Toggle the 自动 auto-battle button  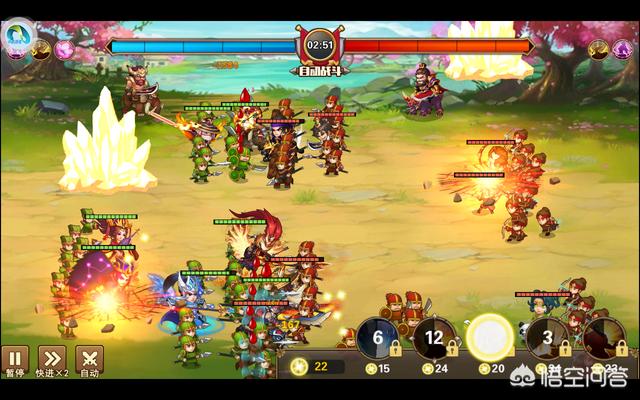pyautogui.click(x=90, y=359)
